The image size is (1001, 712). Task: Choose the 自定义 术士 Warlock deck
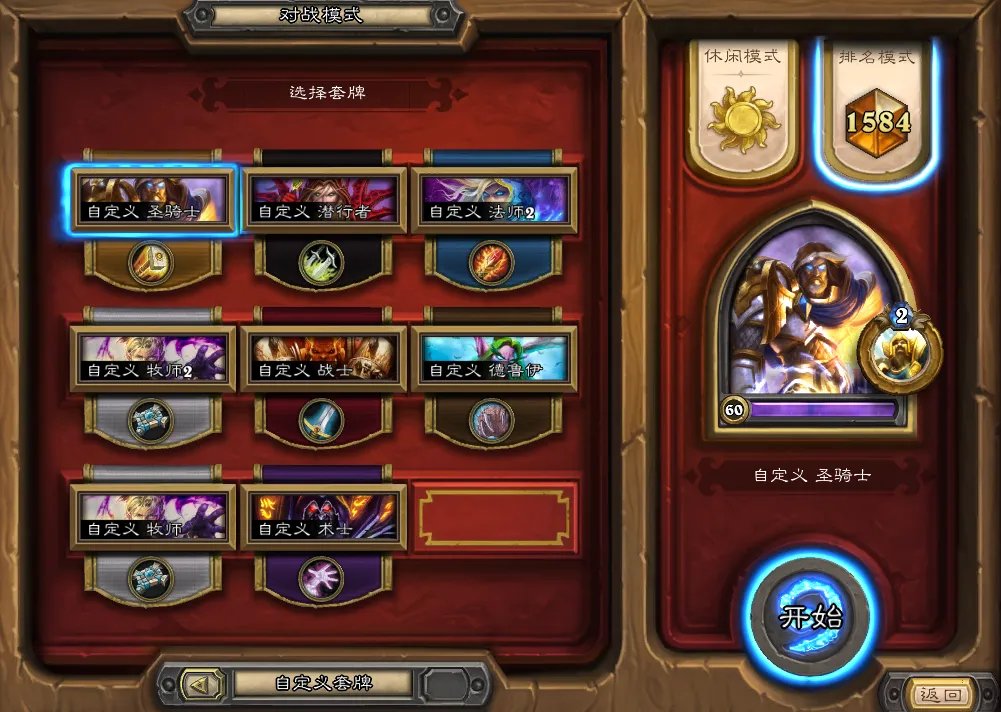coord(323,517)
